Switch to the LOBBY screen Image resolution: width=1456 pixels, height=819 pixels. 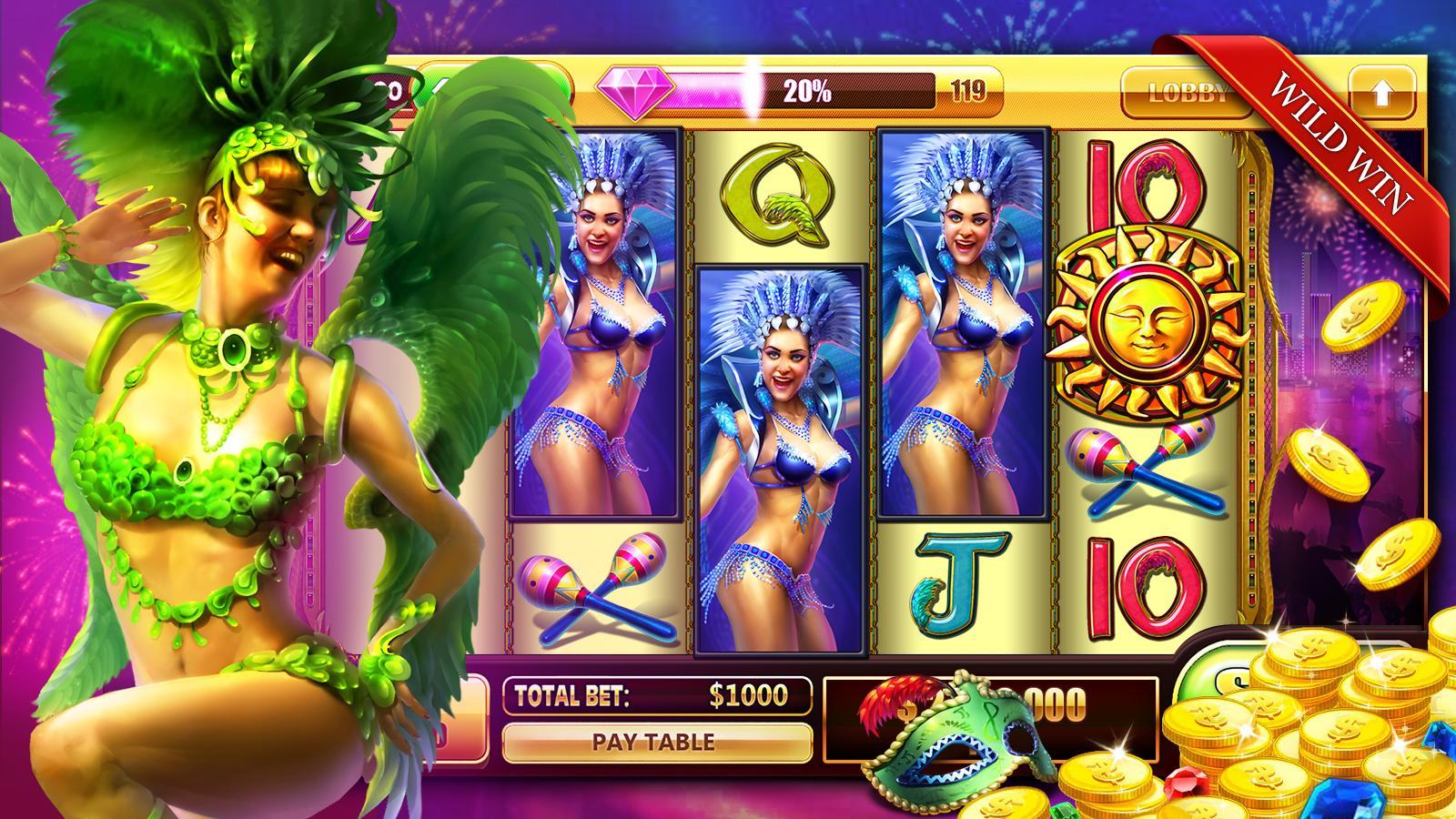(x=1183, y=90)
